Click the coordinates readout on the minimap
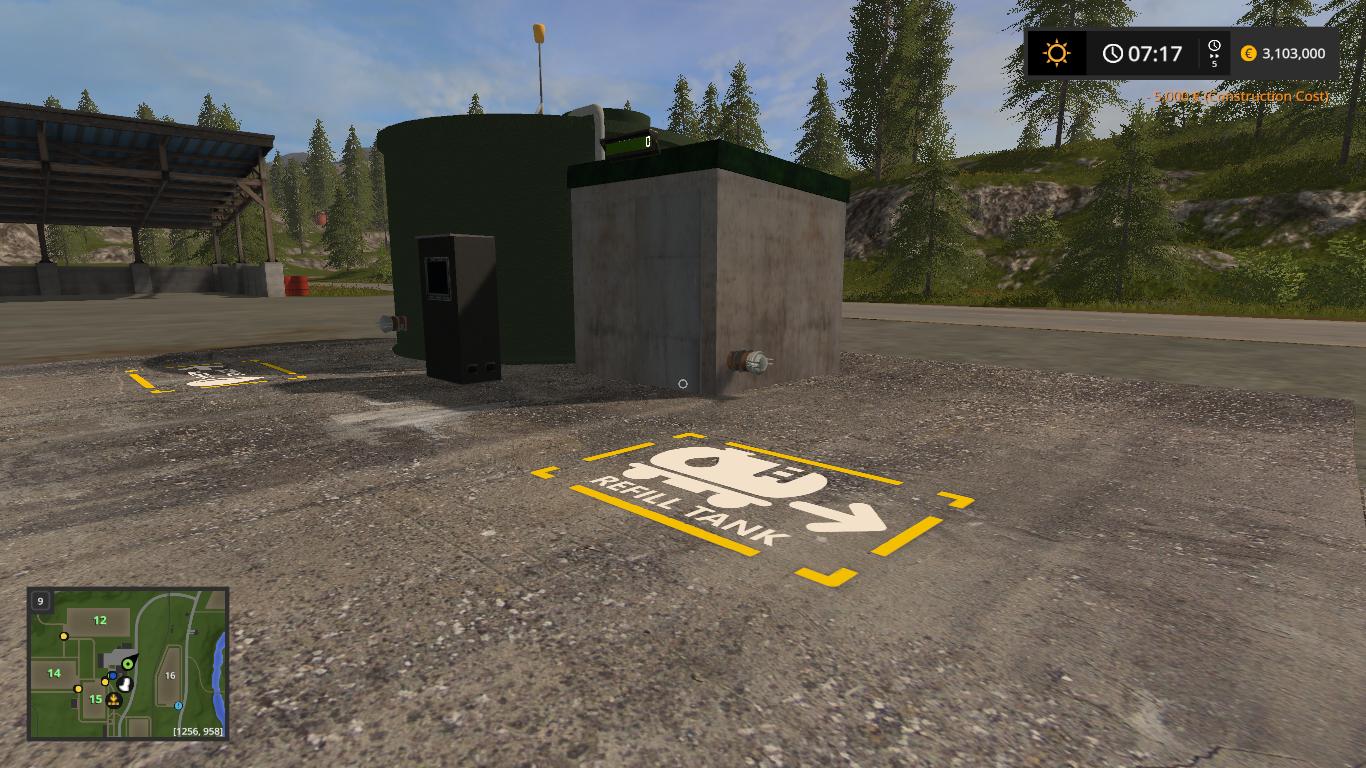The height and width of the screenshot is (768, 1366). pyautogui.click(x=197, y=730)
